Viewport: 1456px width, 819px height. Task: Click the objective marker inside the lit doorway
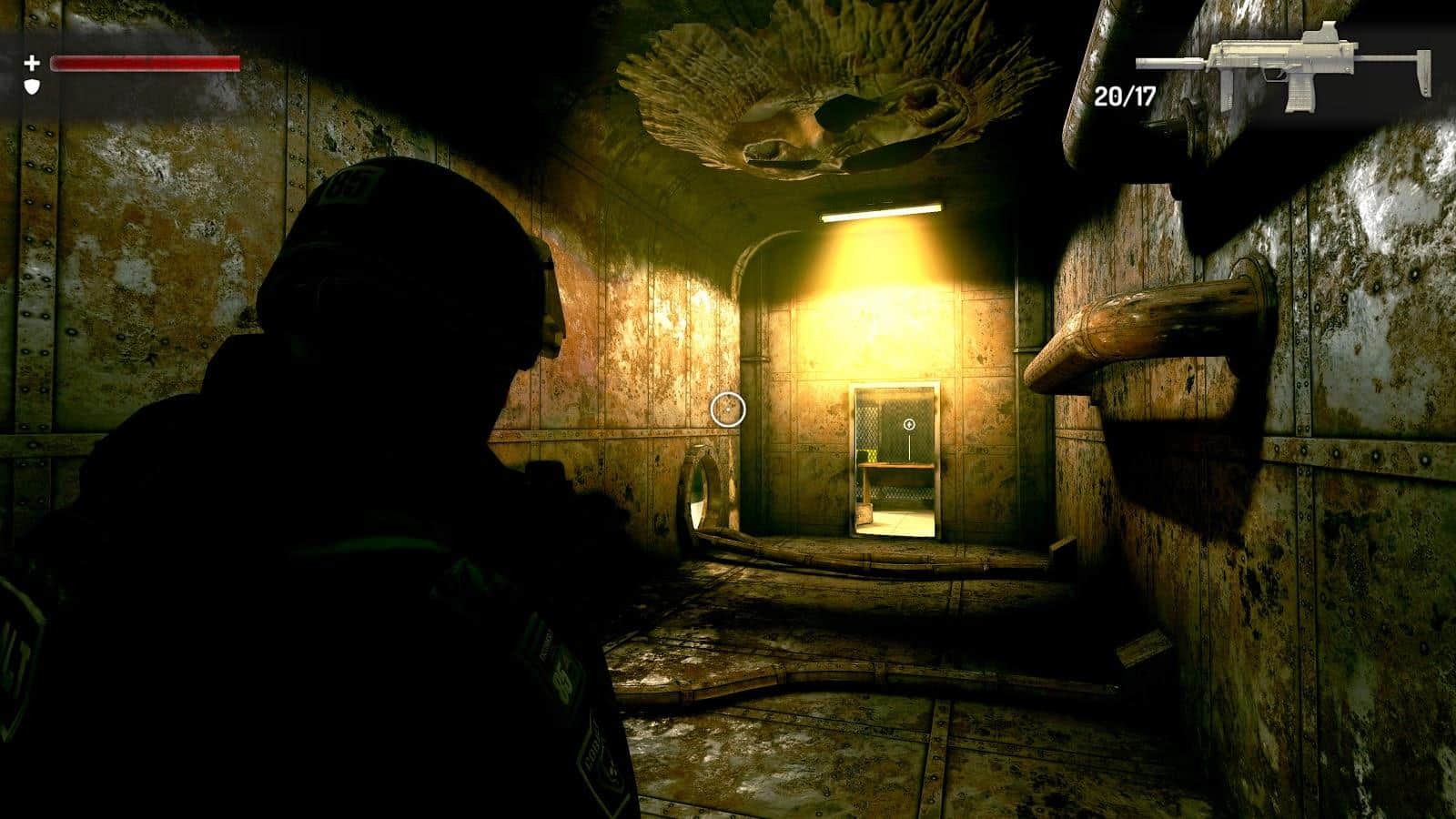(x=907, y=424)
